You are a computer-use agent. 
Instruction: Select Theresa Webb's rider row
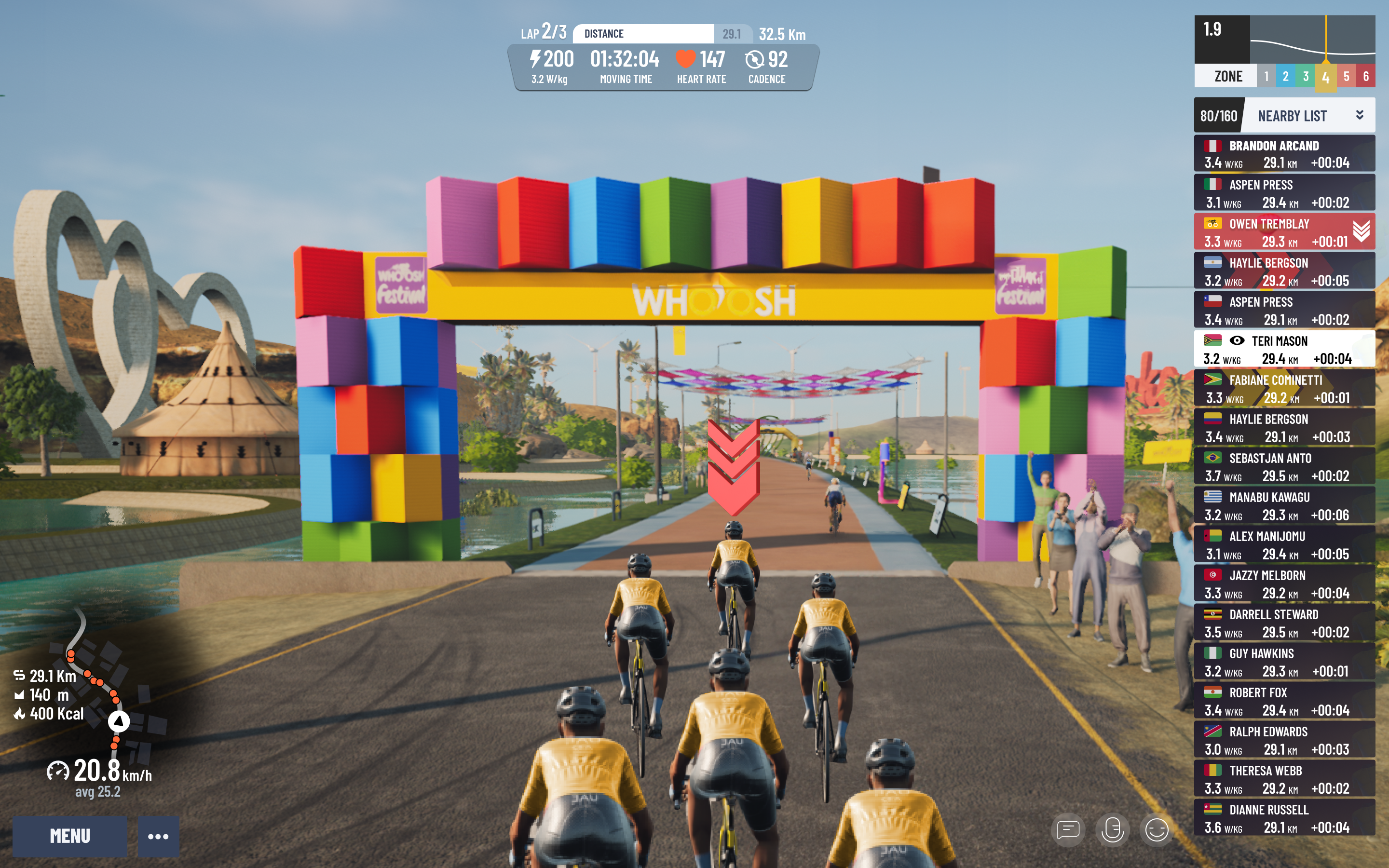[1284, 778]
